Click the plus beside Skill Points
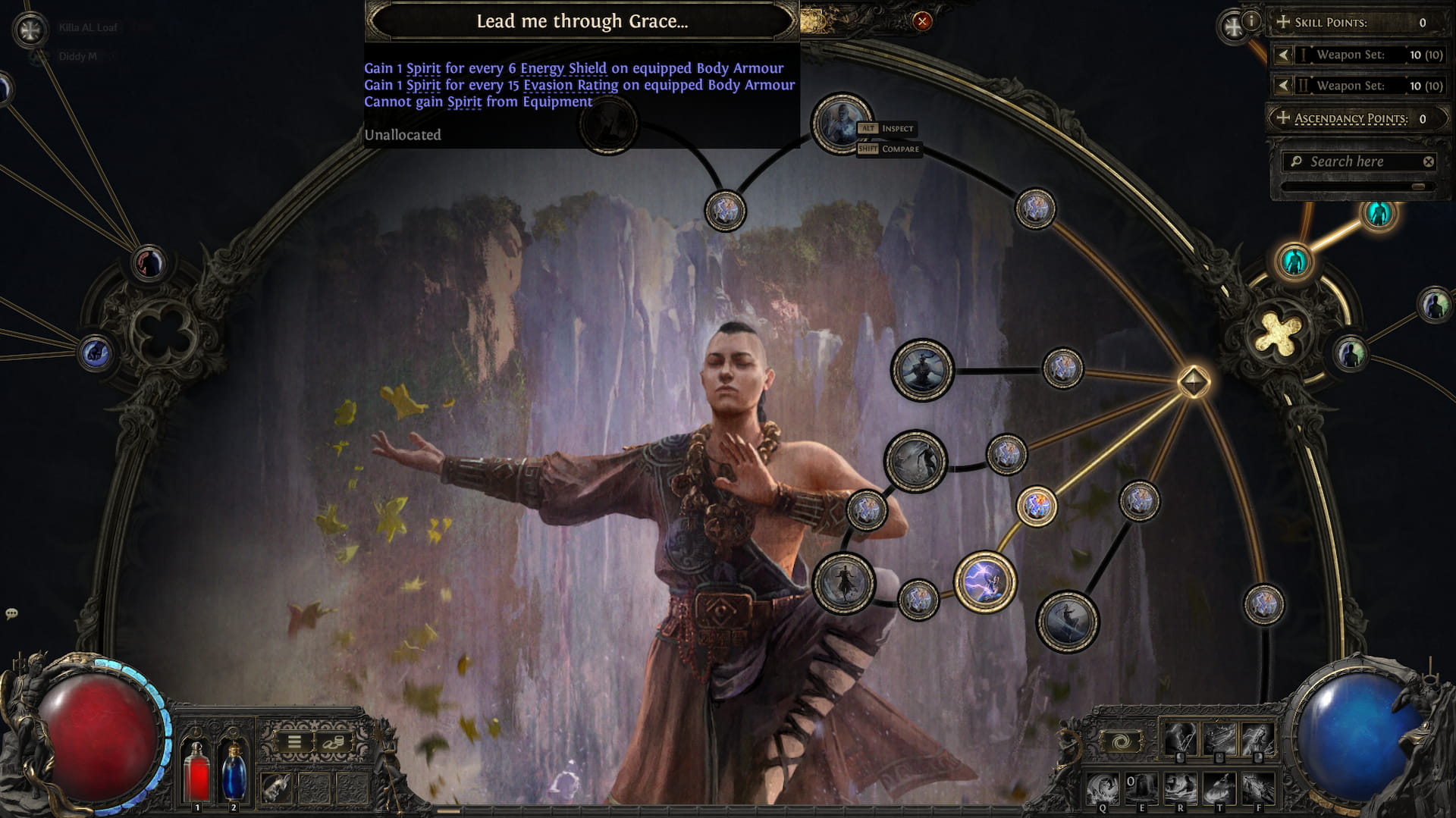Viewport: 1456px width, 818px height. coord(1283,22)
